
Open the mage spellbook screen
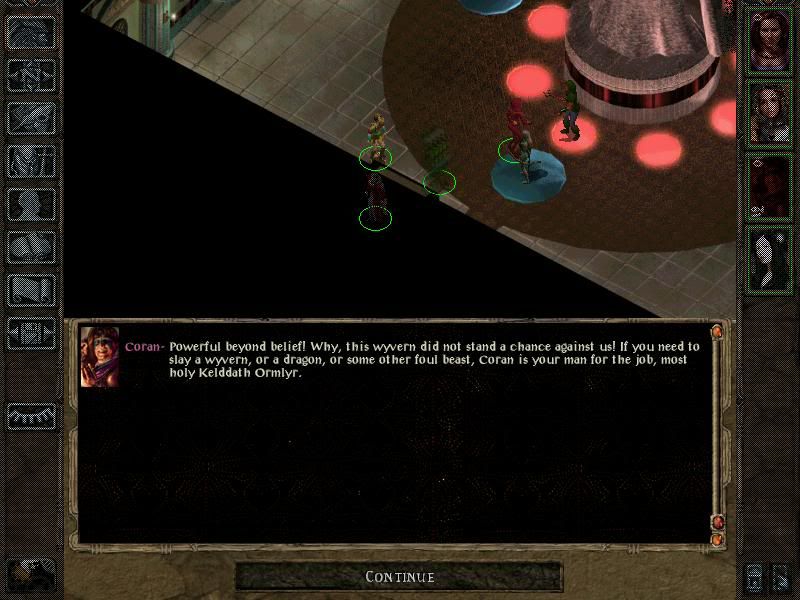coord(31,247)
